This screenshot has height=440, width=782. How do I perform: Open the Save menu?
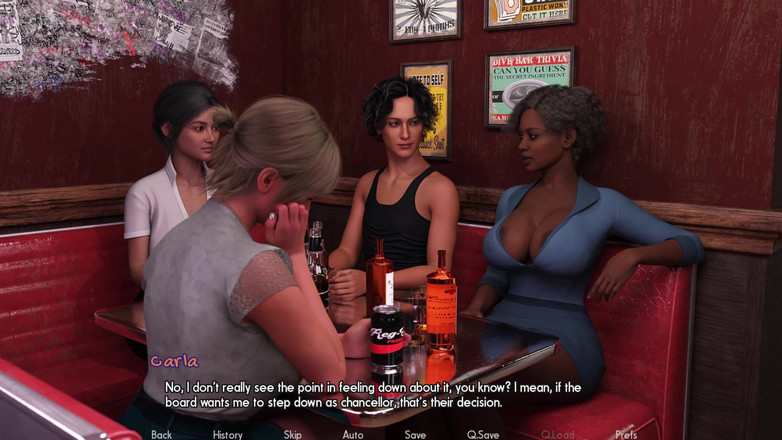point(415,434)
